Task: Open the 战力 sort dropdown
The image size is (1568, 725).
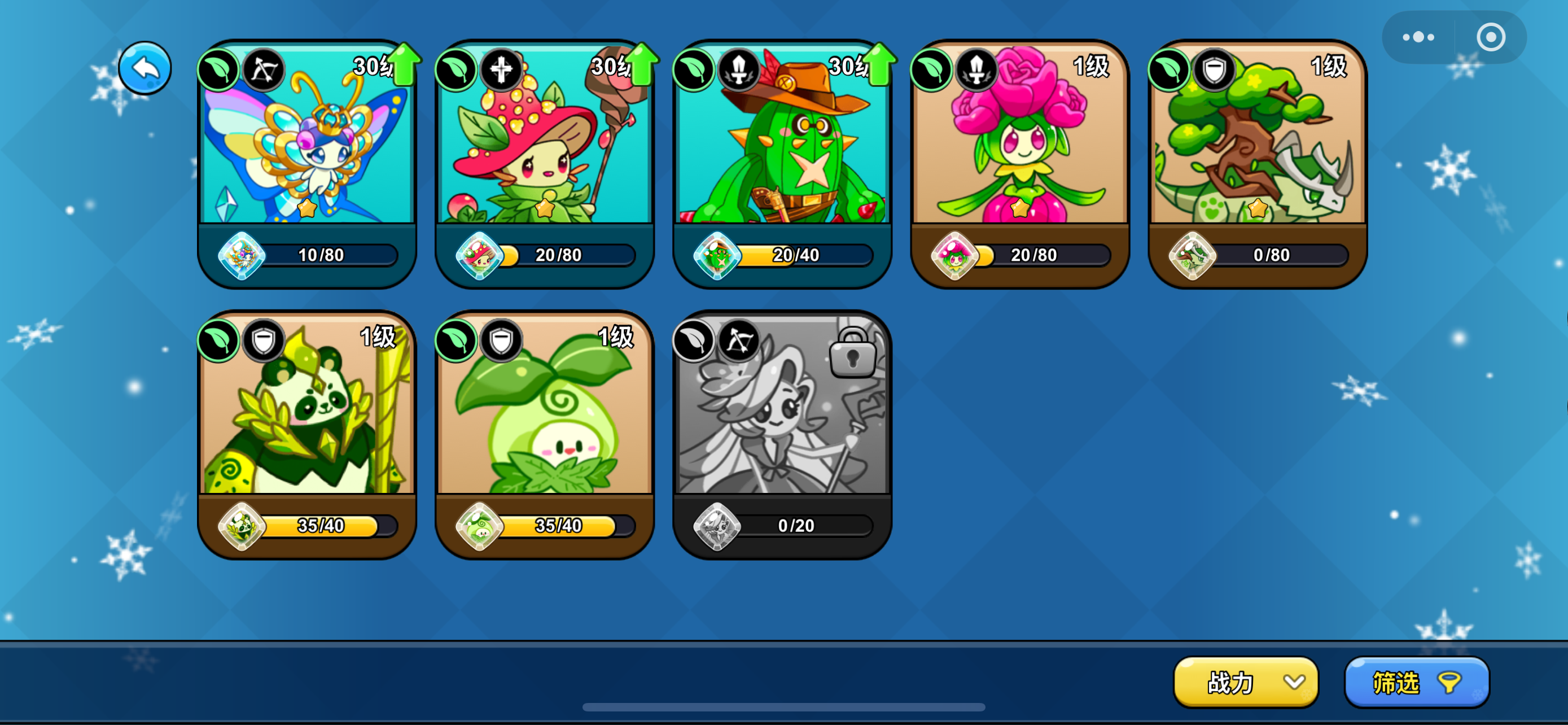Action: [x=1245, y=683]
